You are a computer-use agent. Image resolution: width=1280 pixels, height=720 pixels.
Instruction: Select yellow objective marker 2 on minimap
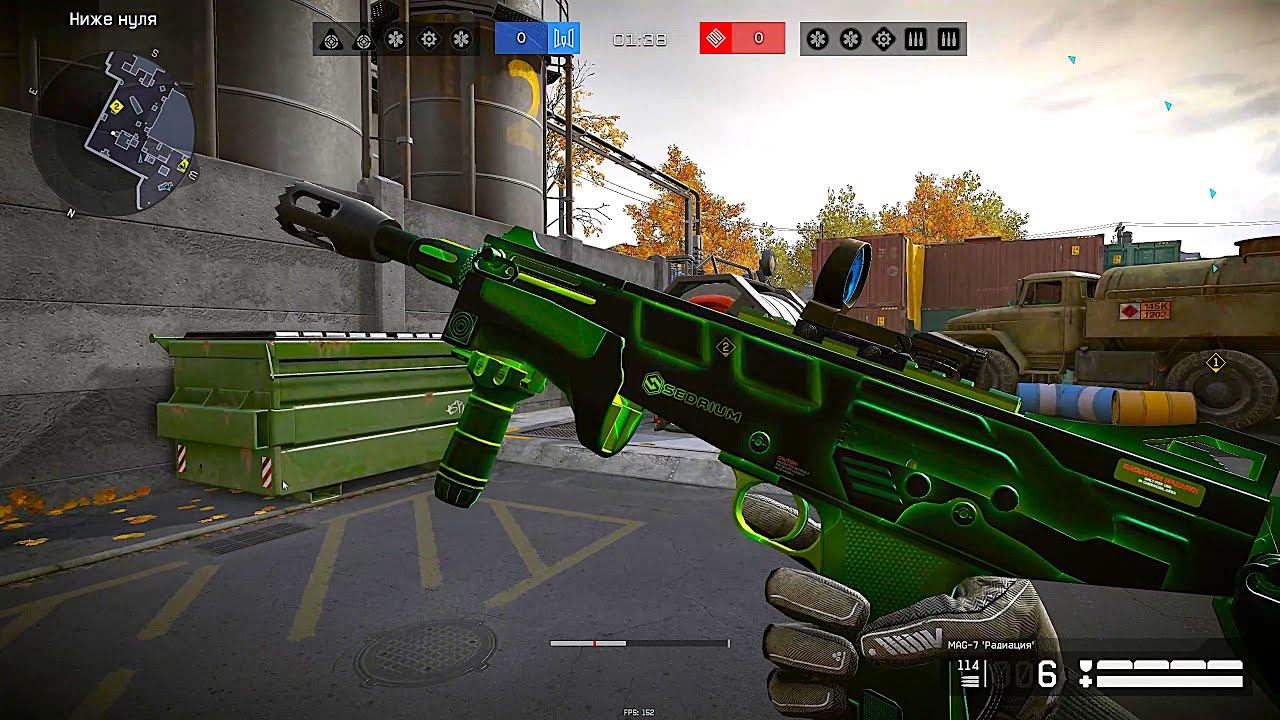click(117, 106)
